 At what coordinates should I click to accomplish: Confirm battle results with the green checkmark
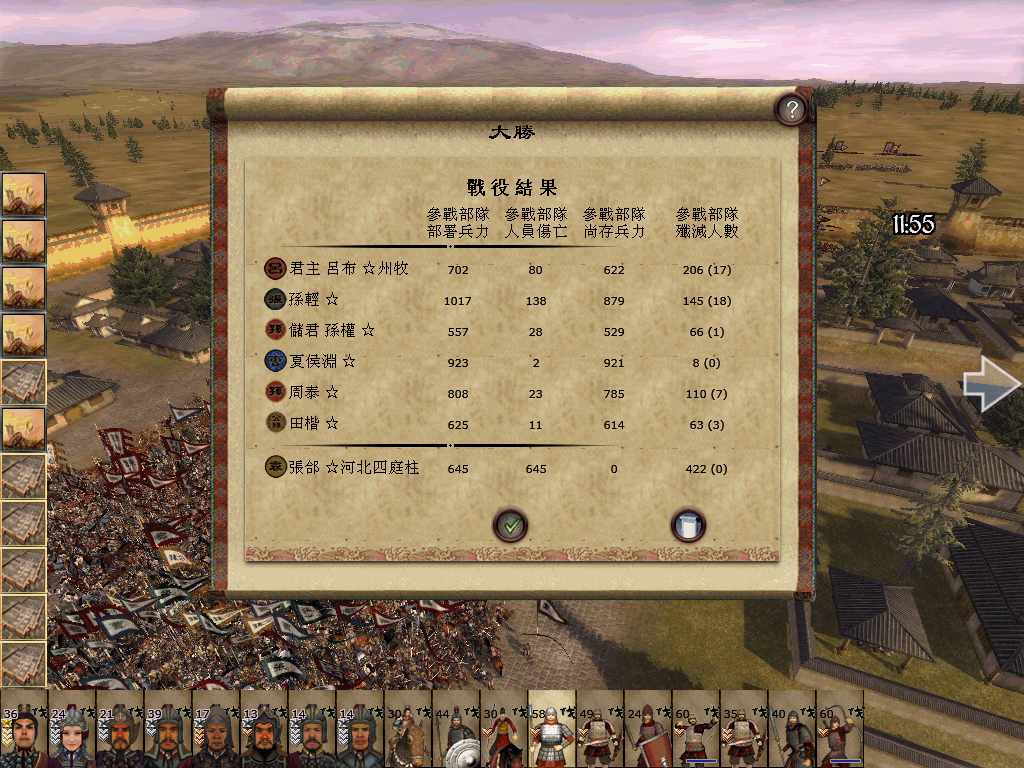coord(510,524)
